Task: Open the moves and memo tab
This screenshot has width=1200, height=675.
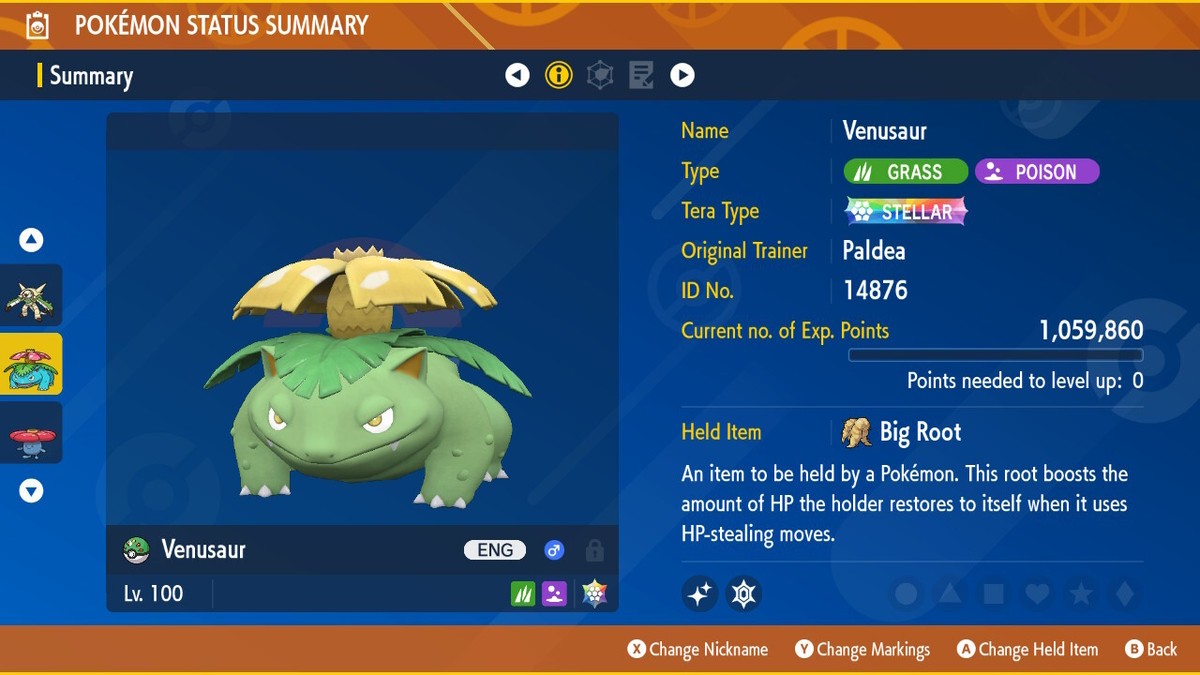Action: click(641, 75)
